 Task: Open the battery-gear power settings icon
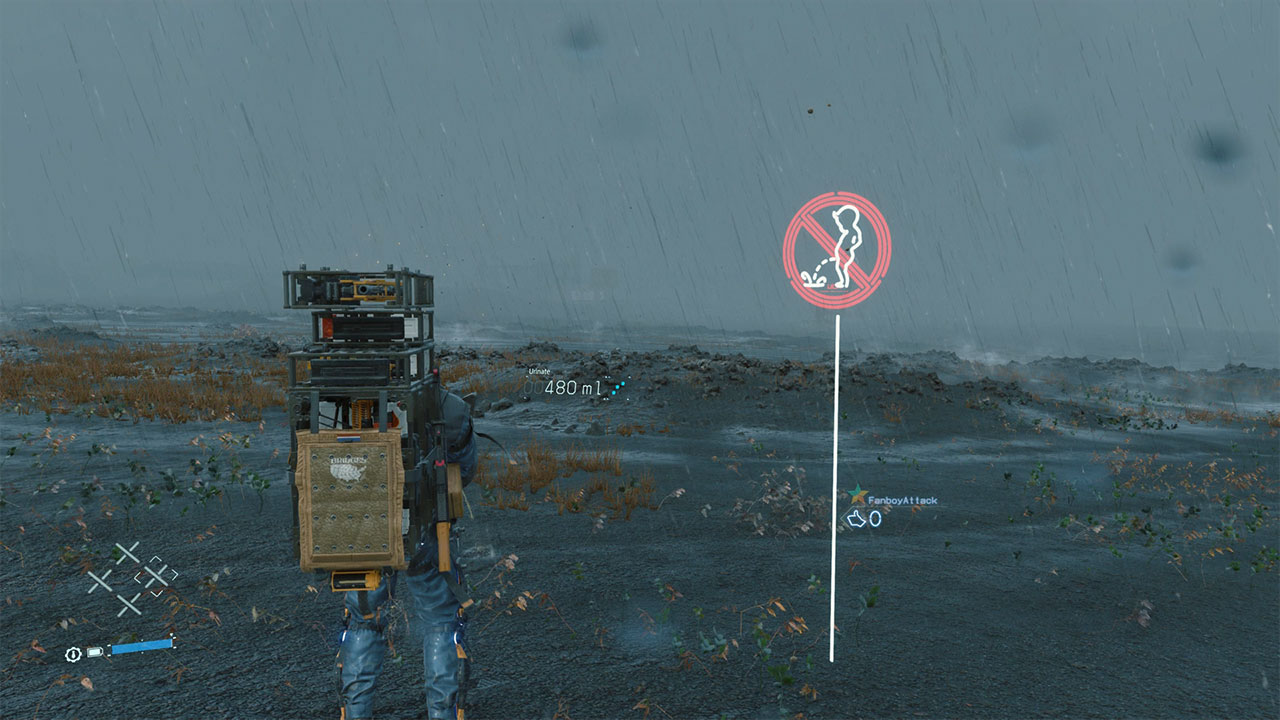71,654
